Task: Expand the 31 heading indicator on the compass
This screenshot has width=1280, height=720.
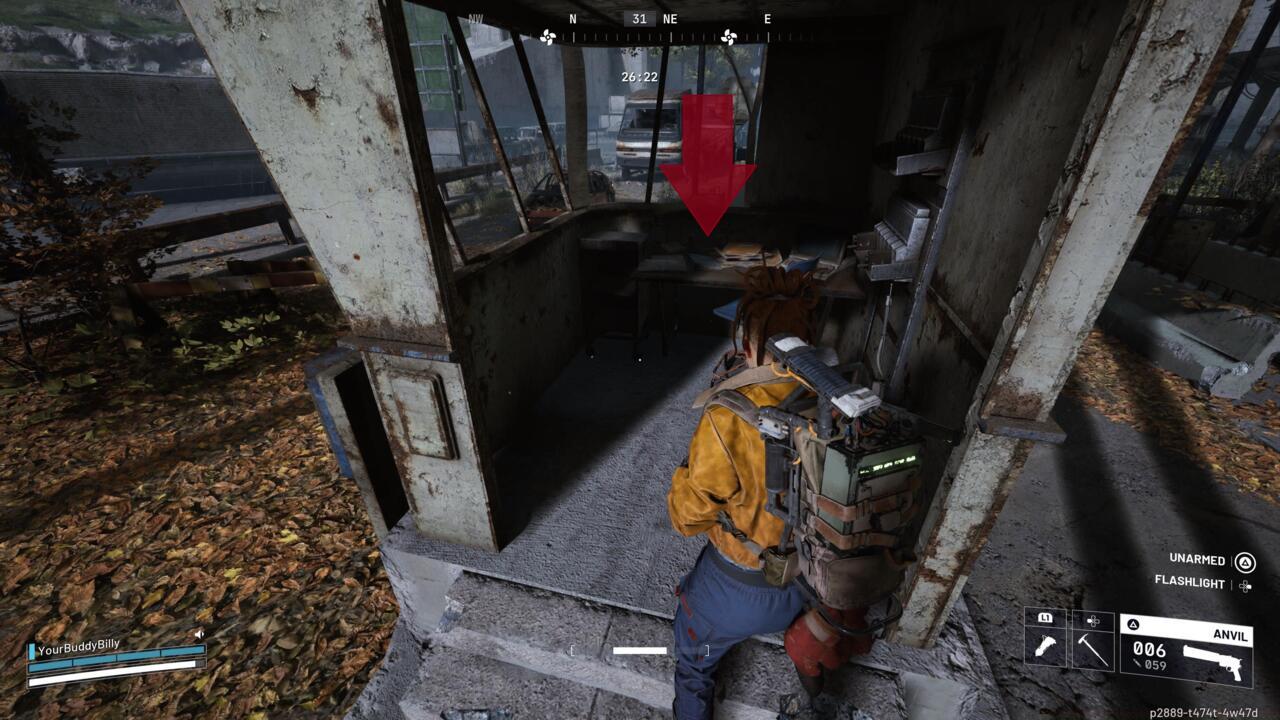Action: coord(639,18)
